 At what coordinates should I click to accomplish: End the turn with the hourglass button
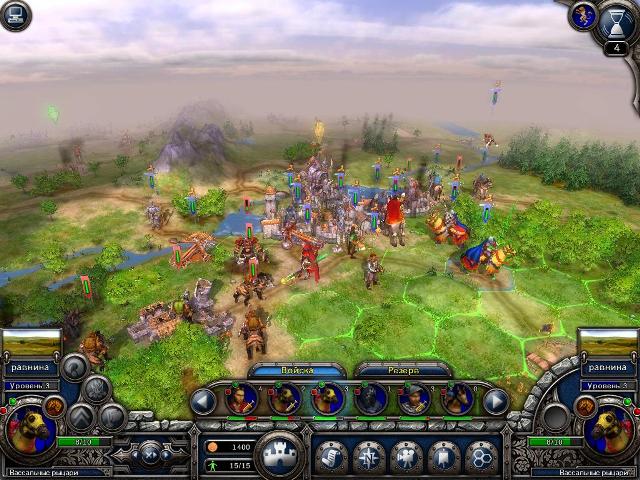617,20
